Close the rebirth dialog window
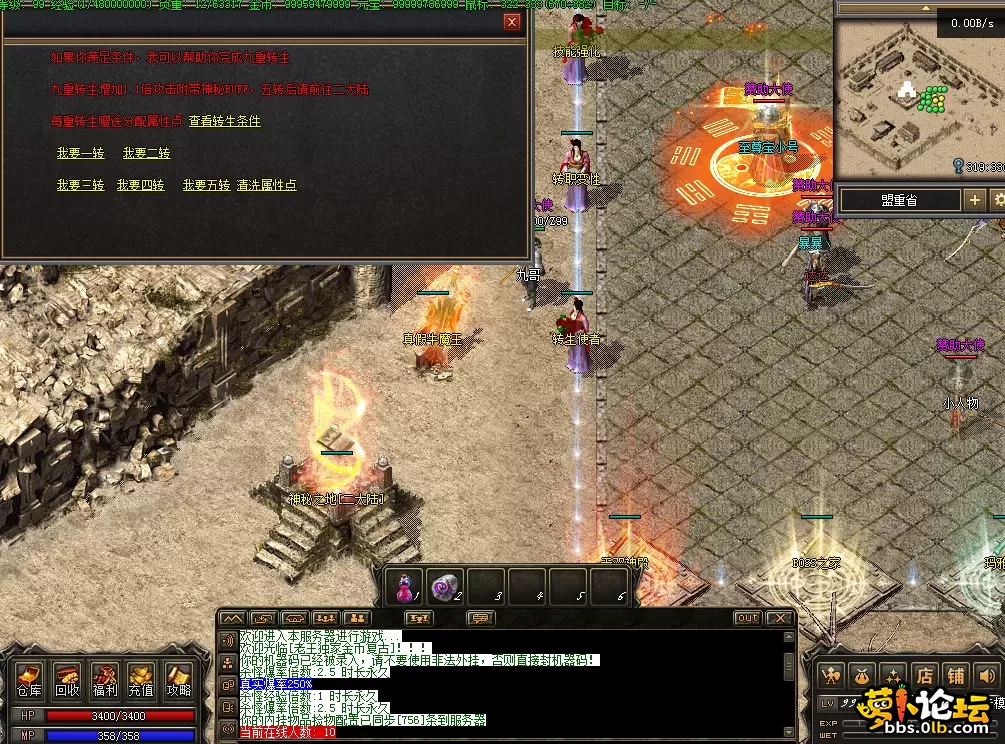This screenshot has width=1005, height=744. coord(512,22)
